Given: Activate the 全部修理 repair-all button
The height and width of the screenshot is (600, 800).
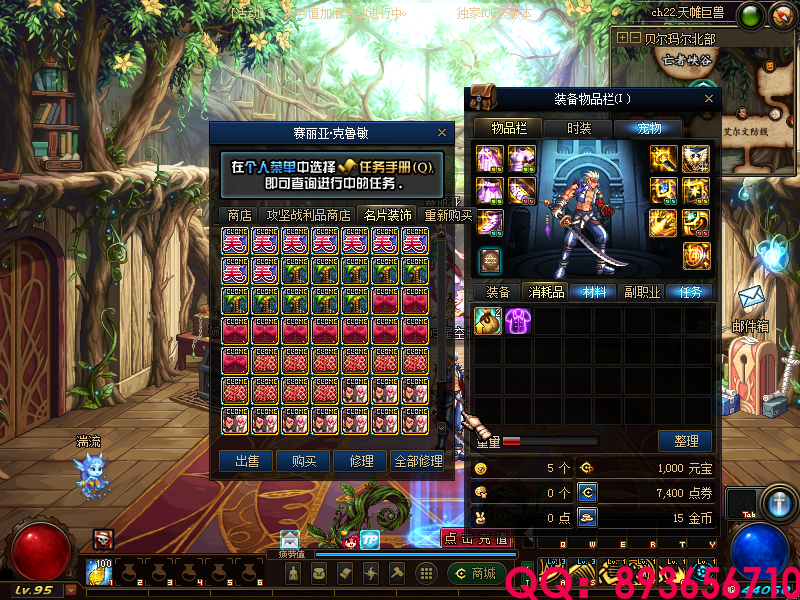Looking at the screenshot, I should (417, 461).
